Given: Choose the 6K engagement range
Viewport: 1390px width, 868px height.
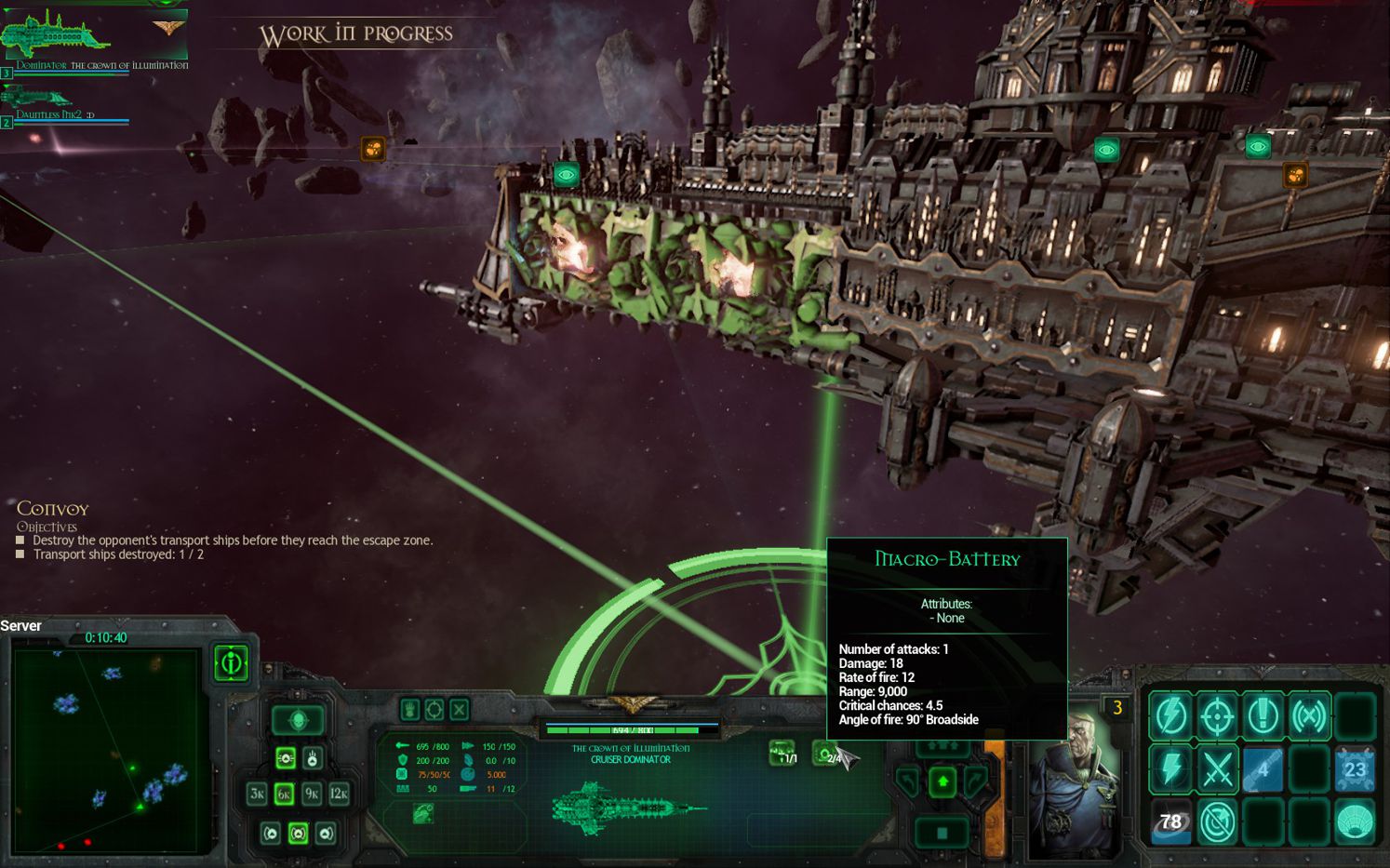Looking at the screenshot, I should pos(285,794).
